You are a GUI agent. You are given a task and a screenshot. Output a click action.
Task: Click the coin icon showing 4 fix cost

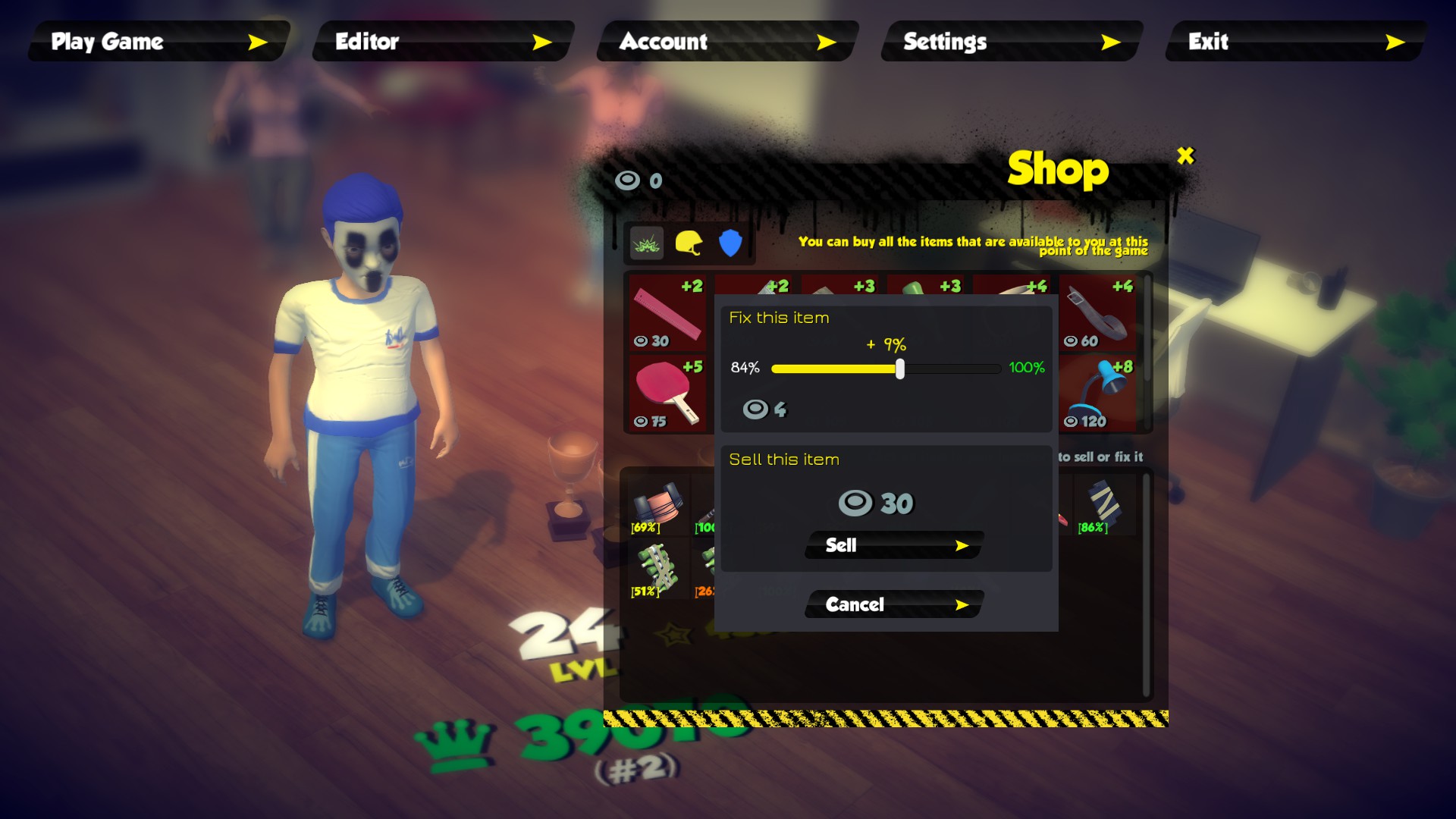[757, 409]
